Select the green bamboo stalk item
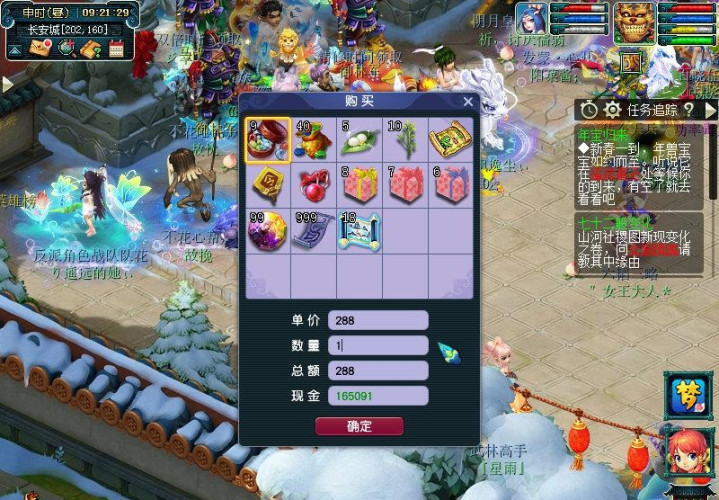The image size is (719, 500). 405,141
